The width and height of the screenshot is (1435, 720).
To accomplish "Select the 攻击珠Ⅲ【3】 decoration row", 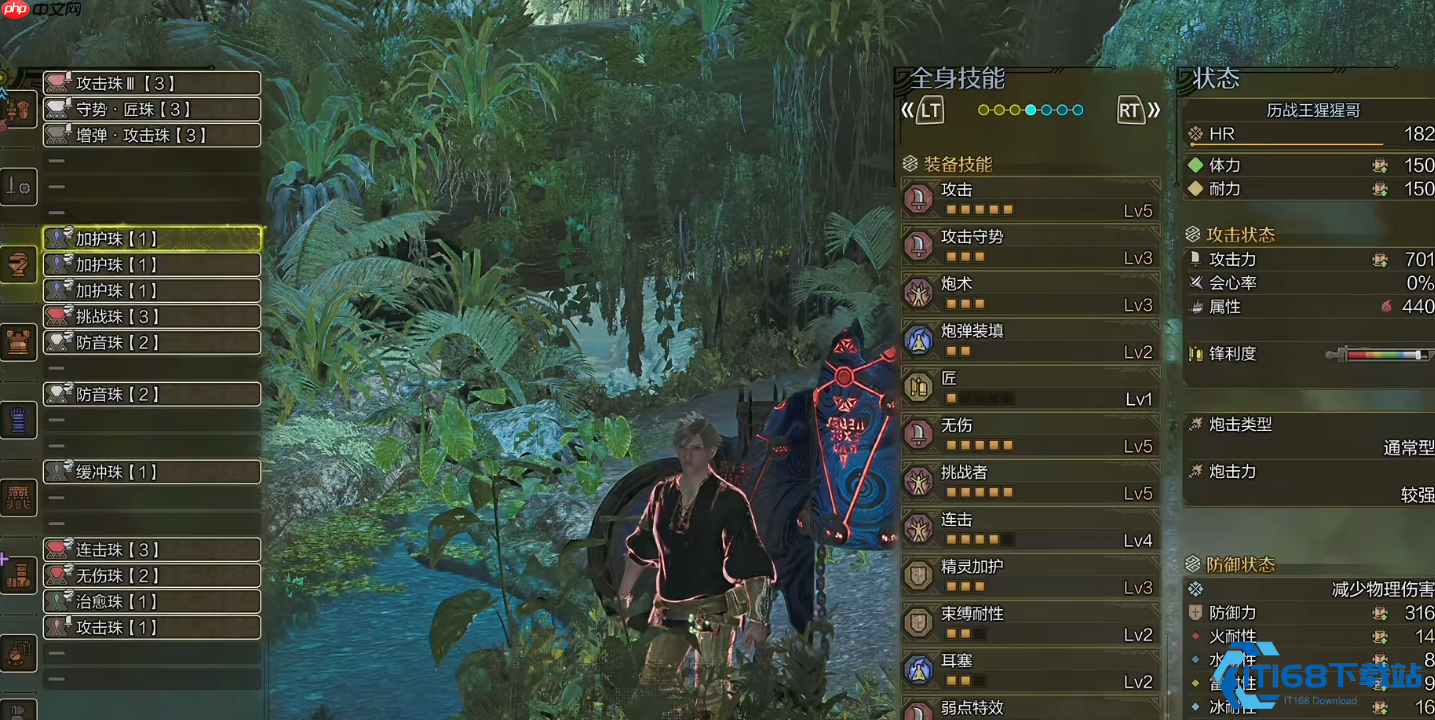I will [x=152, y=83].
